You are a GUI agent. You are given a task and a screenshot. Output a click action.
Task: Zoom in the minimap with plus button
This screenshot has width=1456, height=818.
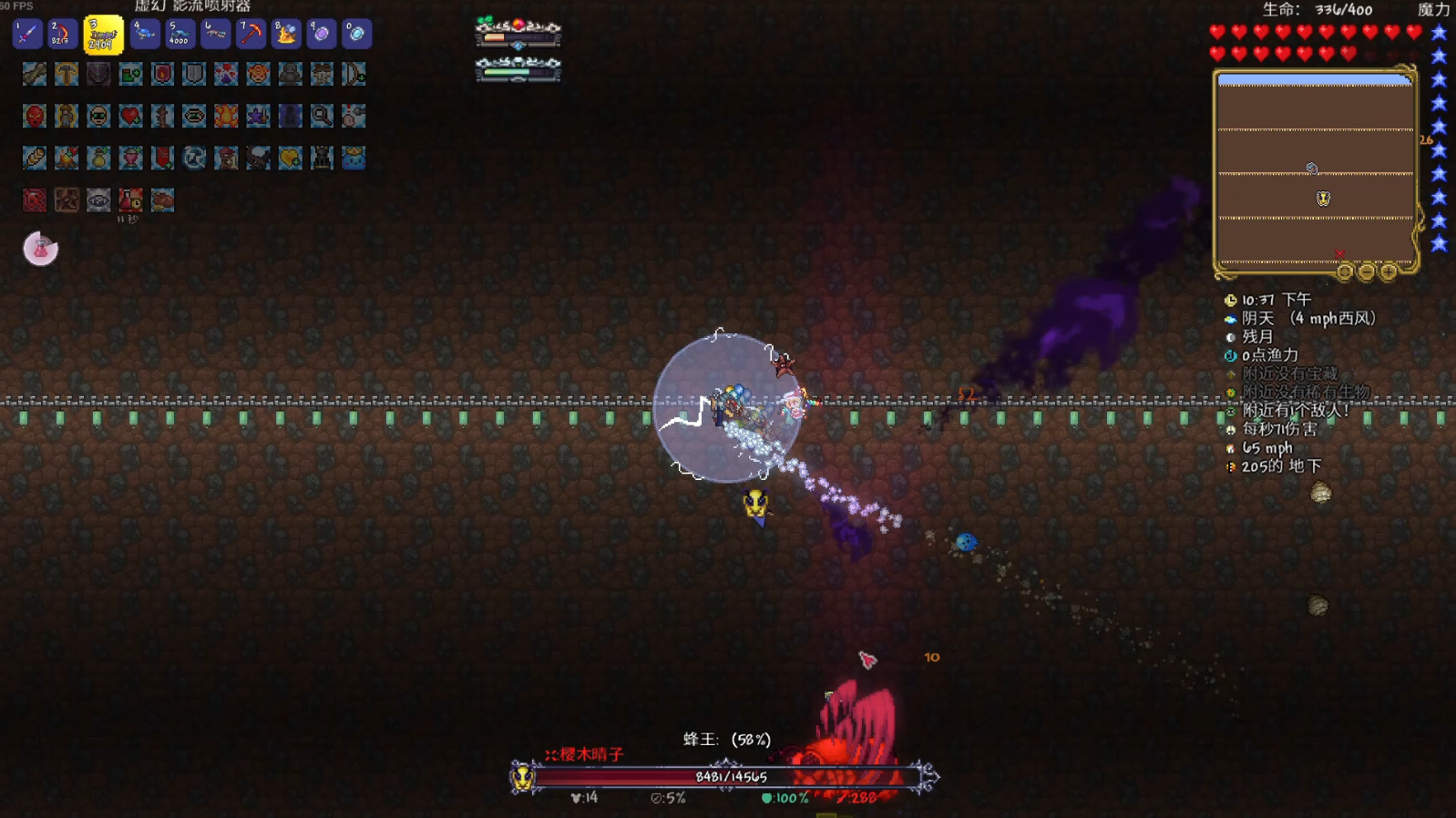pos(1388,271)
